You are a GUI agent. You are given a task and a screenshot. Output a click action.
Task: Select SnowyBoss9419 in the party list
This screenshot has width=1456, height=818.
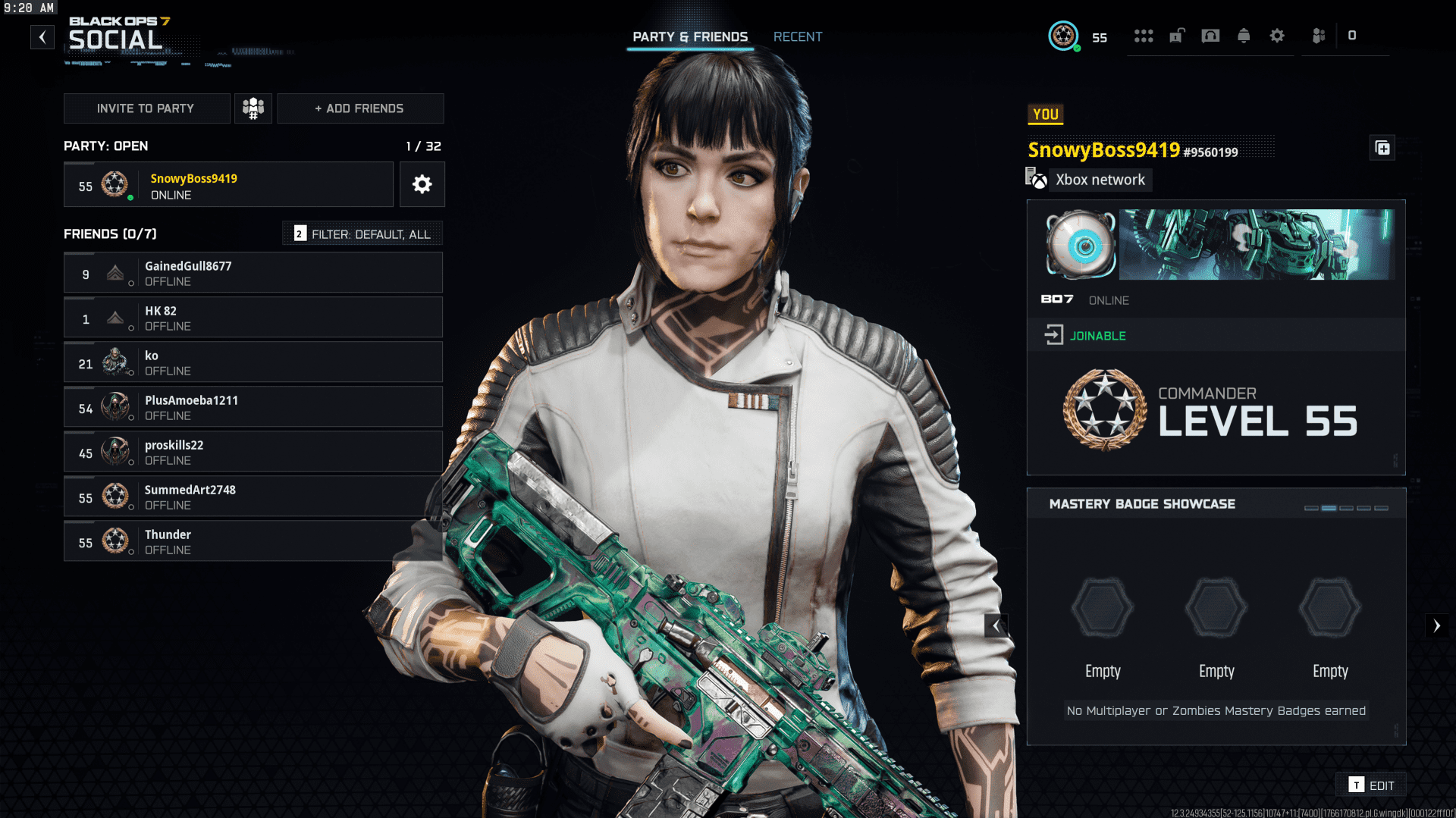228,185
